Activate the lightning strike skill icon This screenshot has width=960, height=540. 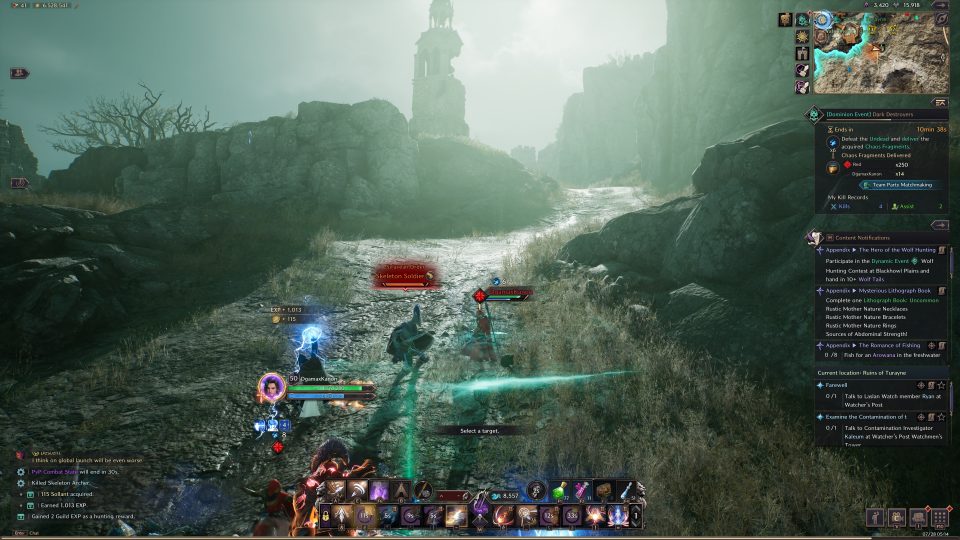pos(455,517)
